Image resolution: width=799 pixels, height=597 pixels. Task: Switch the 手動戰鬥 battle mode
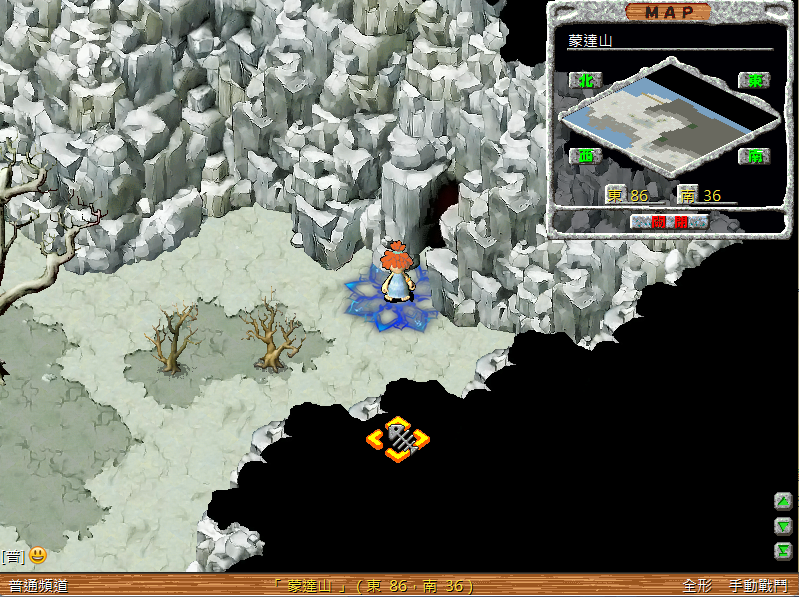[x=757, y=586]
